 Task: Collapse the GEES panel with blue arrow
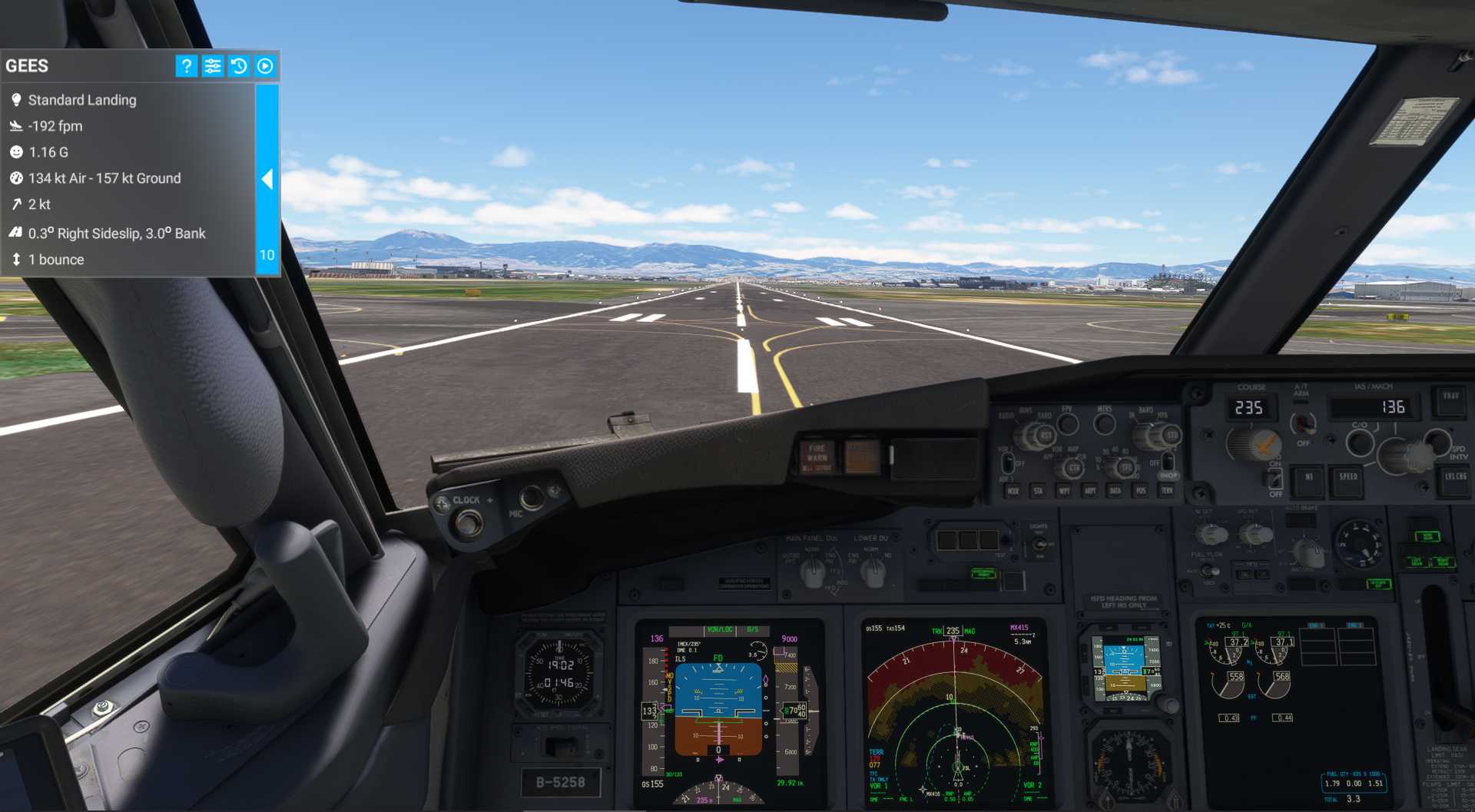[x=267, y=180]
